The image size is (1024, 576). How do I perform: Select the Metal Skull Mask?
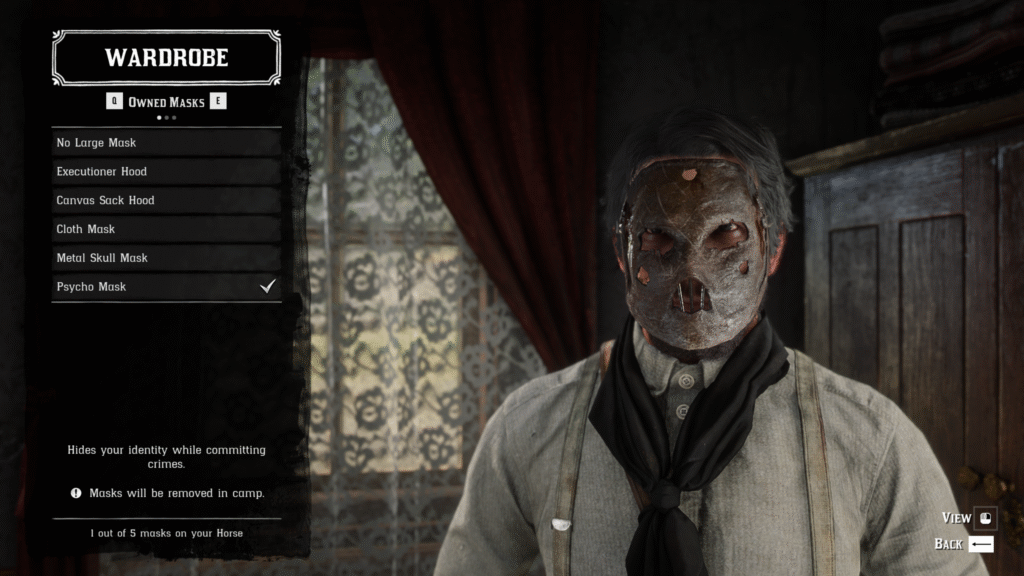click(166, 258)
